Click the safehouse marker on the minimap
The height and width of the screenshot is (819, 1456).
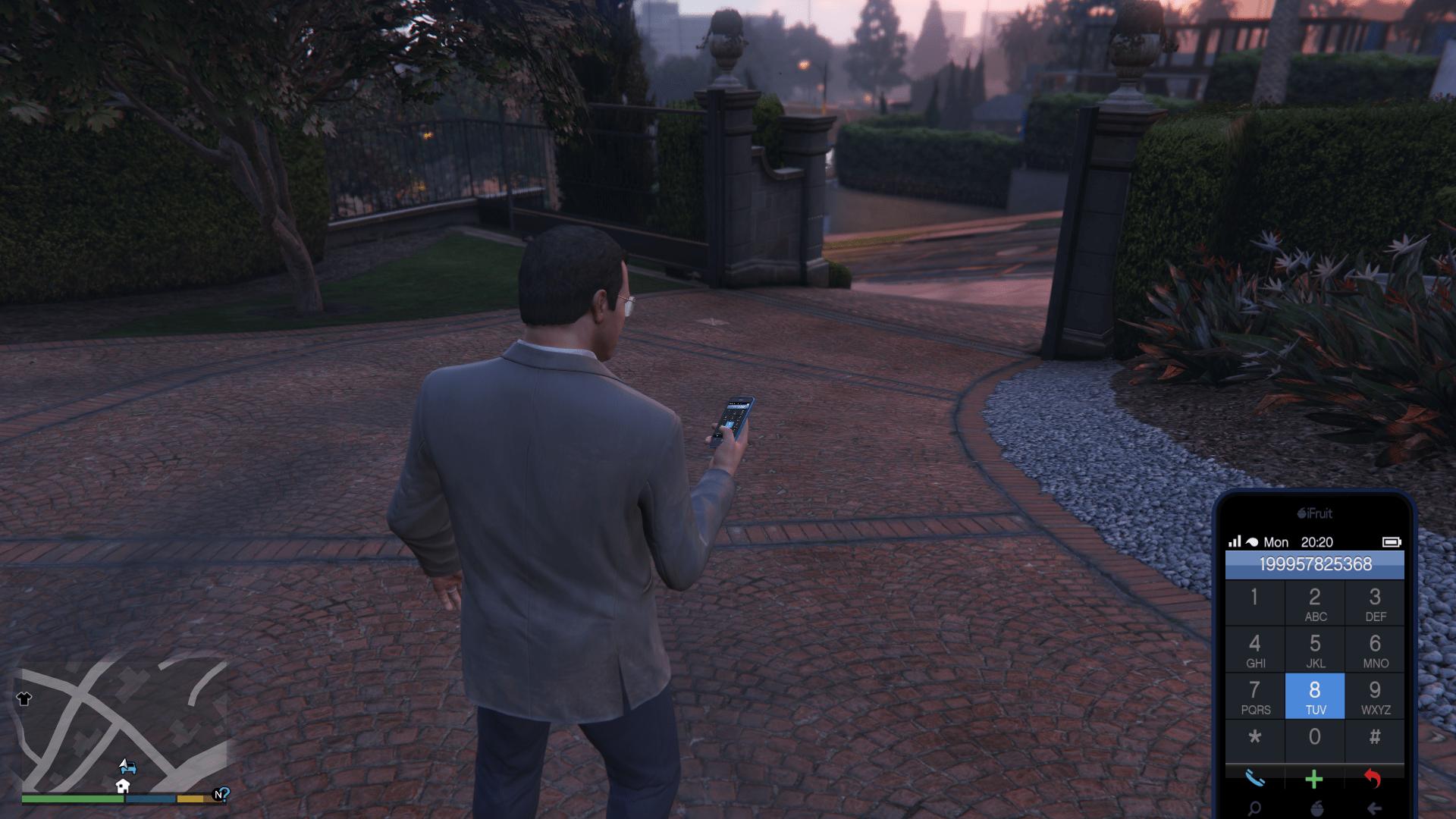[123, 786]
